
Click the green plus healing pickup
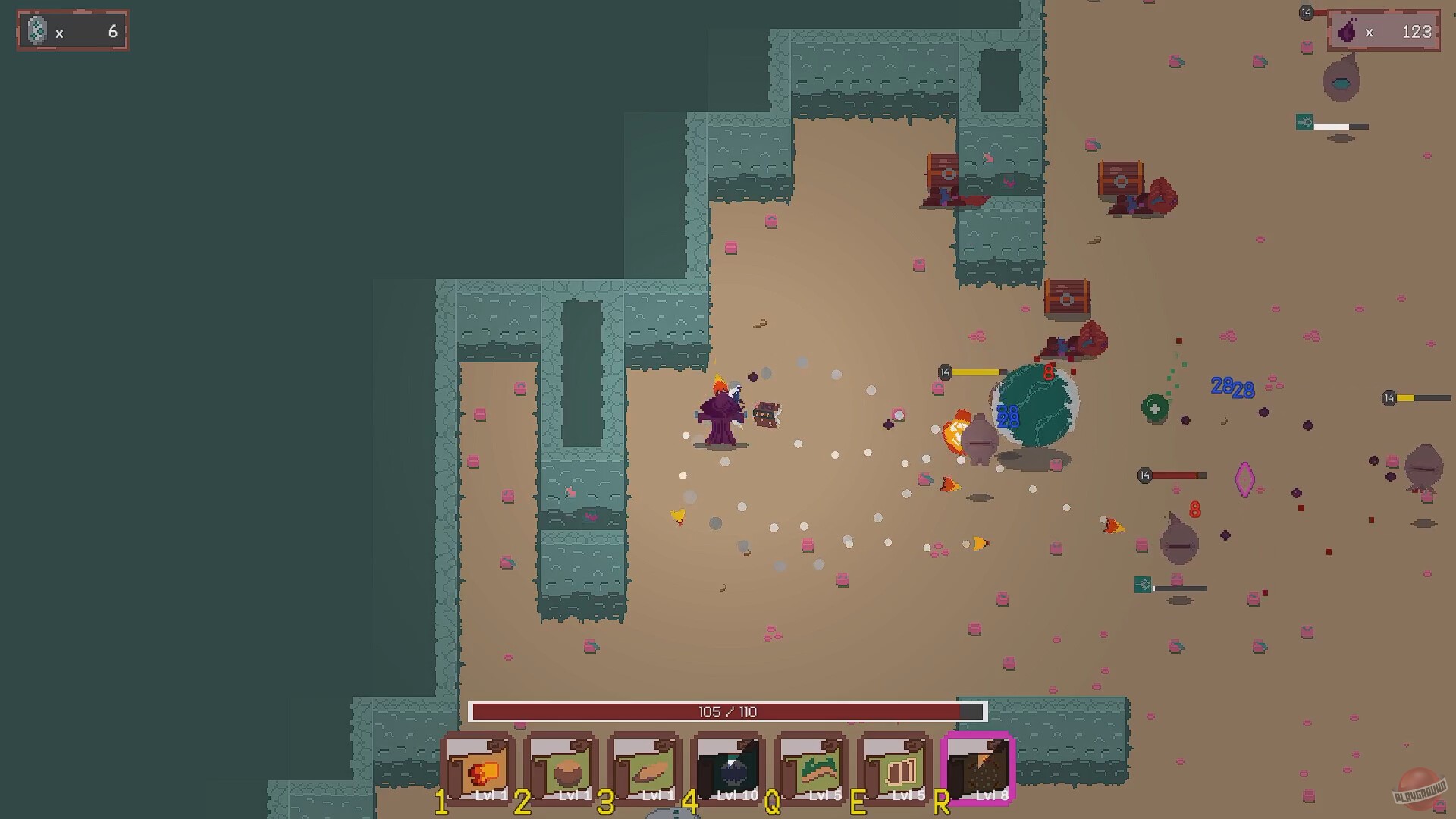coord(1156,407)
